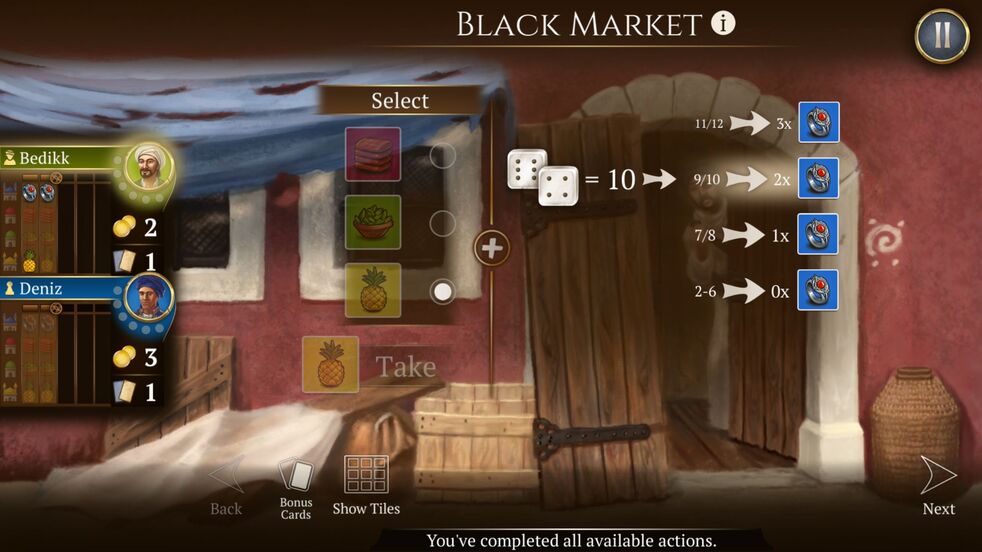Screen dimensions: 982x552
Task: Select the red fabric goods option
Action: point(373,154)
